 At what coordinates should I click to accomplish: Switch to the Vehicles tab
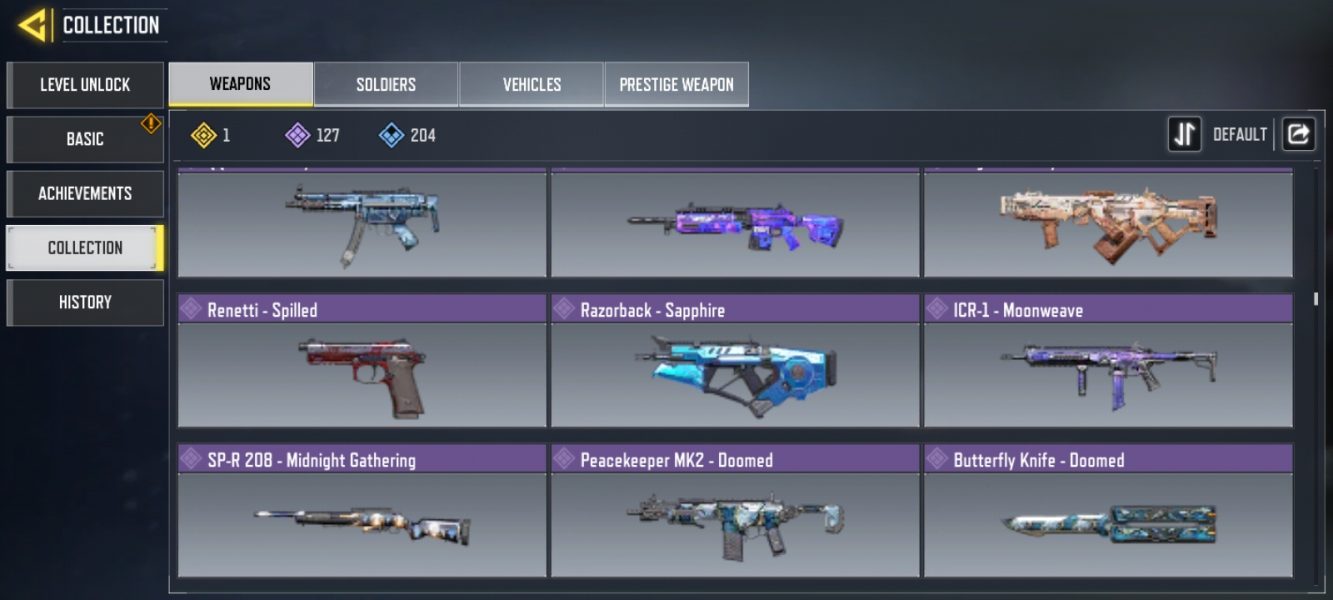coord(531,85)
